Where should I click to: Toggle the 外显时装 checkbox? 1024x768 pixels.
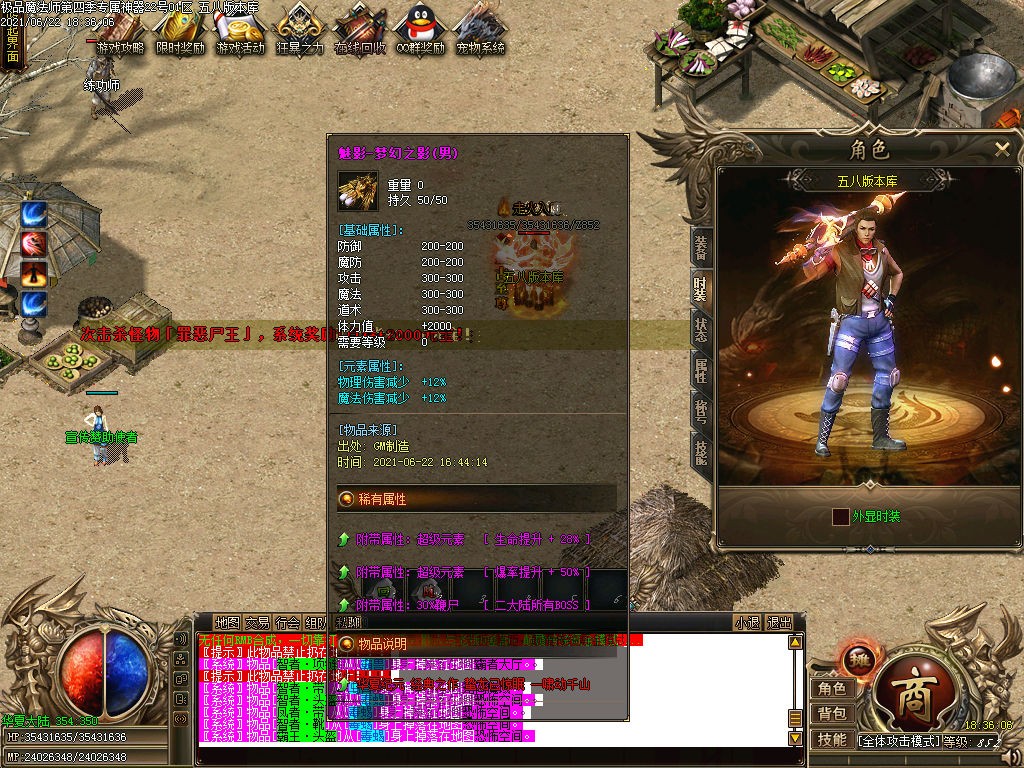tap(841, 517)
